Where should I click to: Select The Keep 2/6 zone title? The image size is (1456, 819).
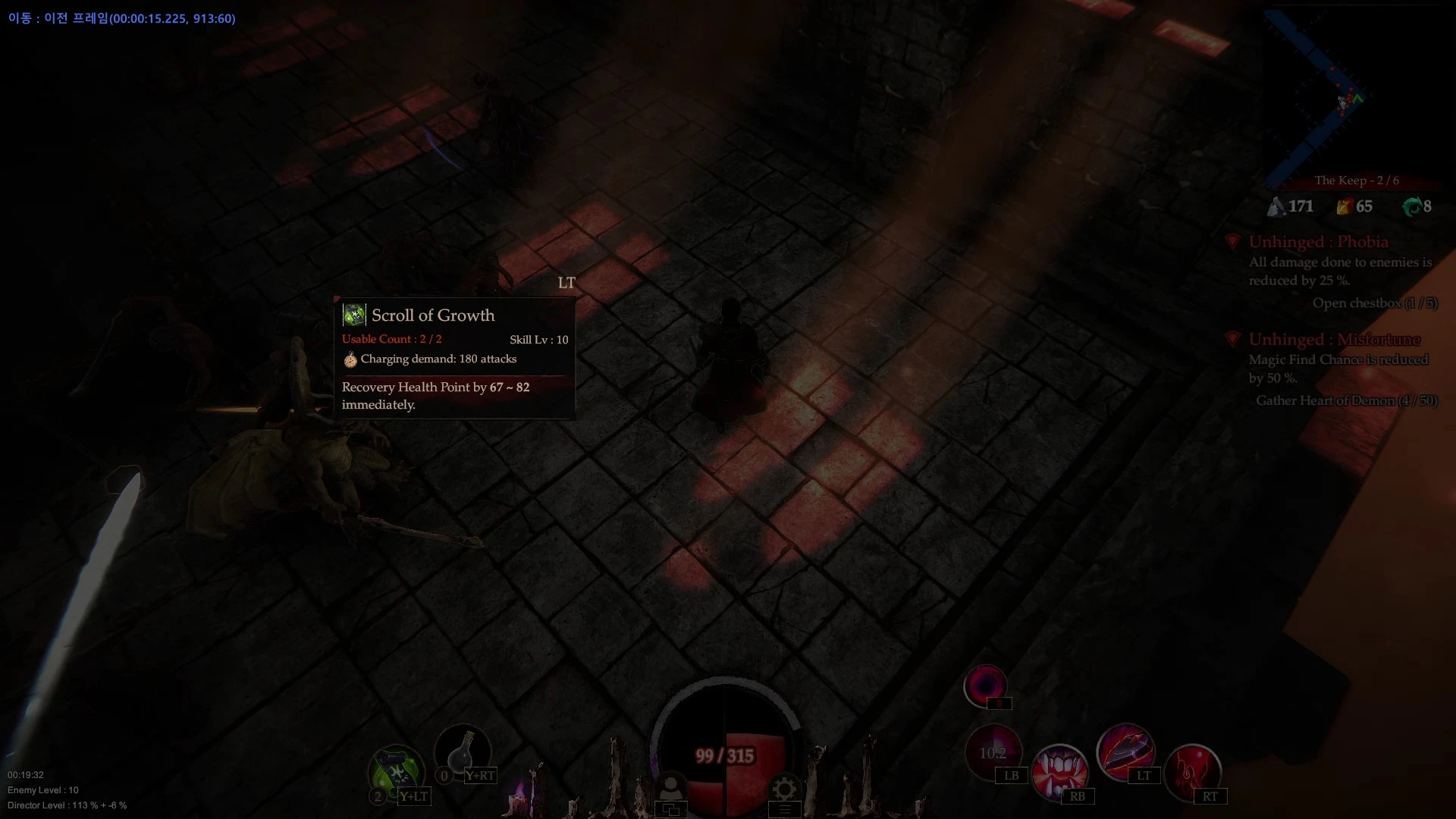[1357, 180]
